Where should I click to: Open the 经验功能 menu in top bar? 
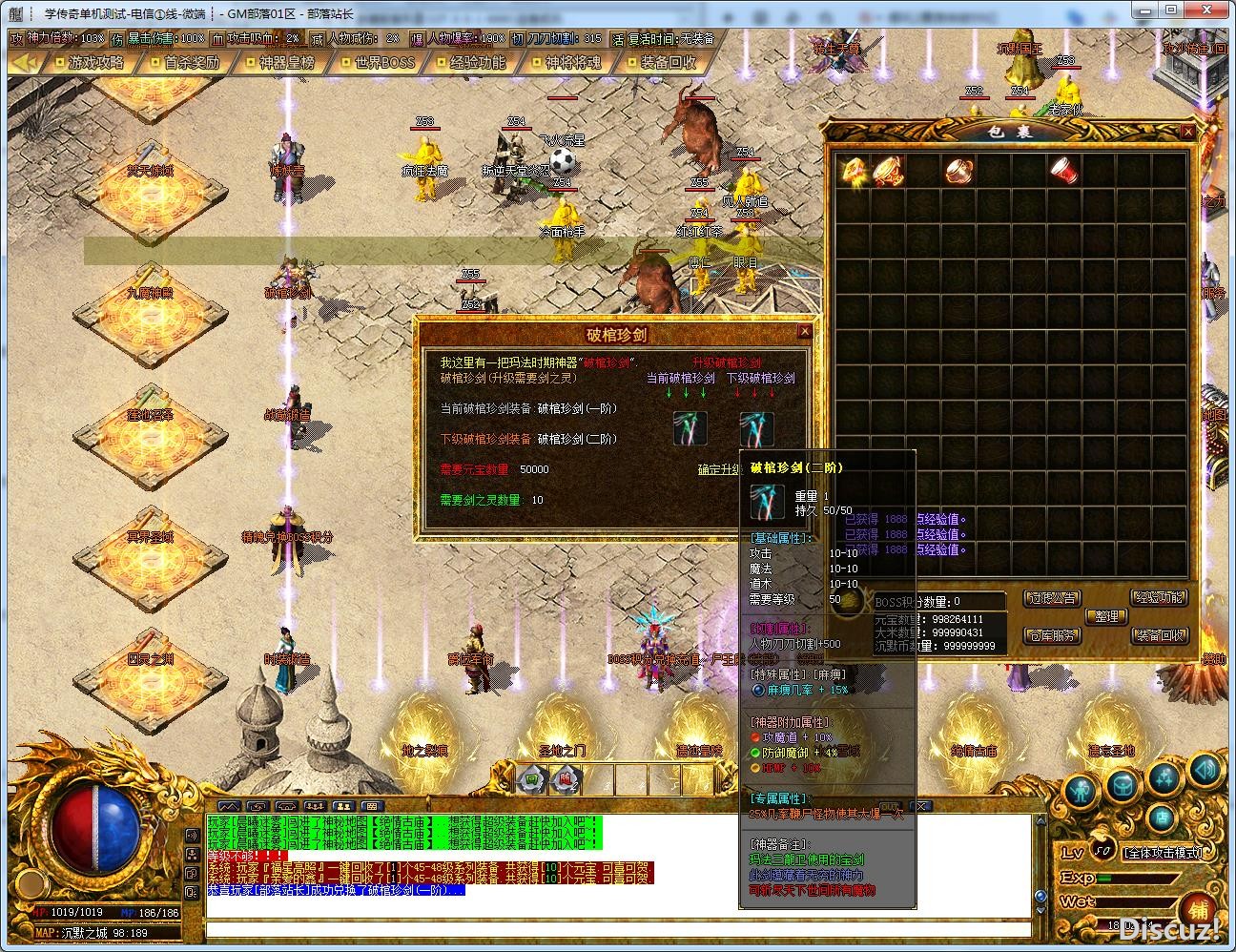(x=478, y=63)
